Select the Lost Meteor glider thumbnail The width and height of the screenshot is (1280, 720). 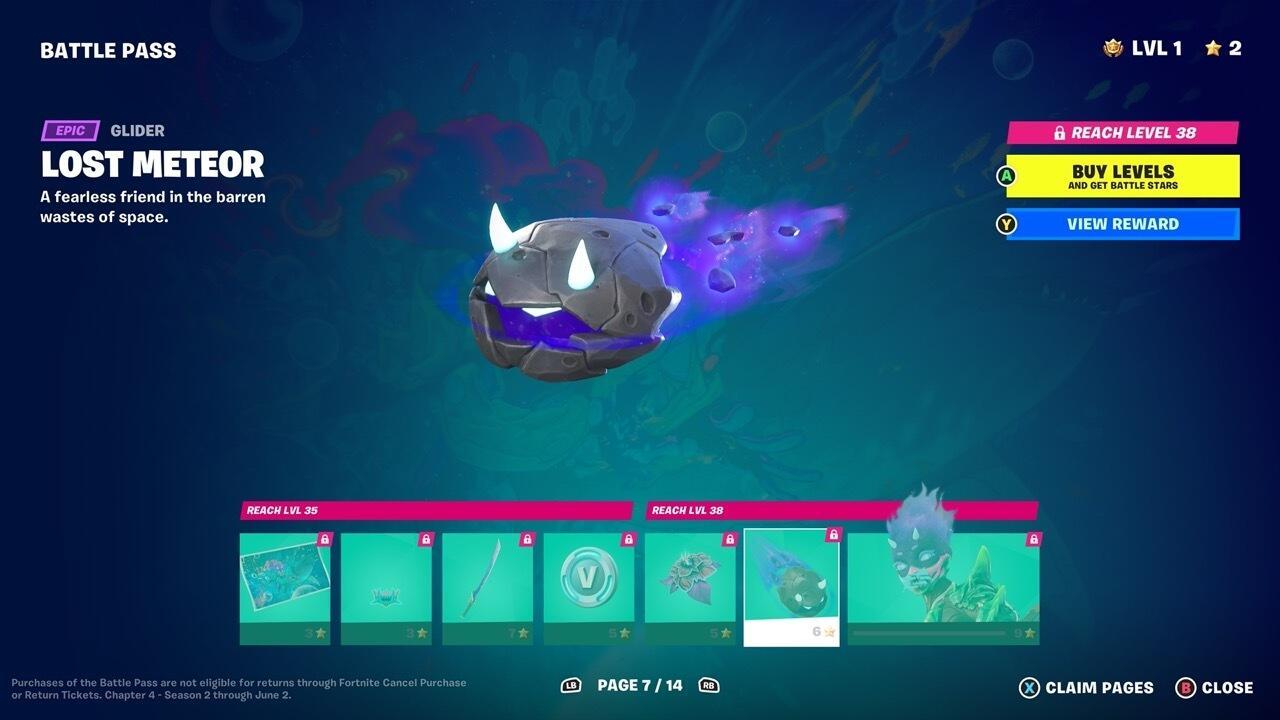pos(791,585)
